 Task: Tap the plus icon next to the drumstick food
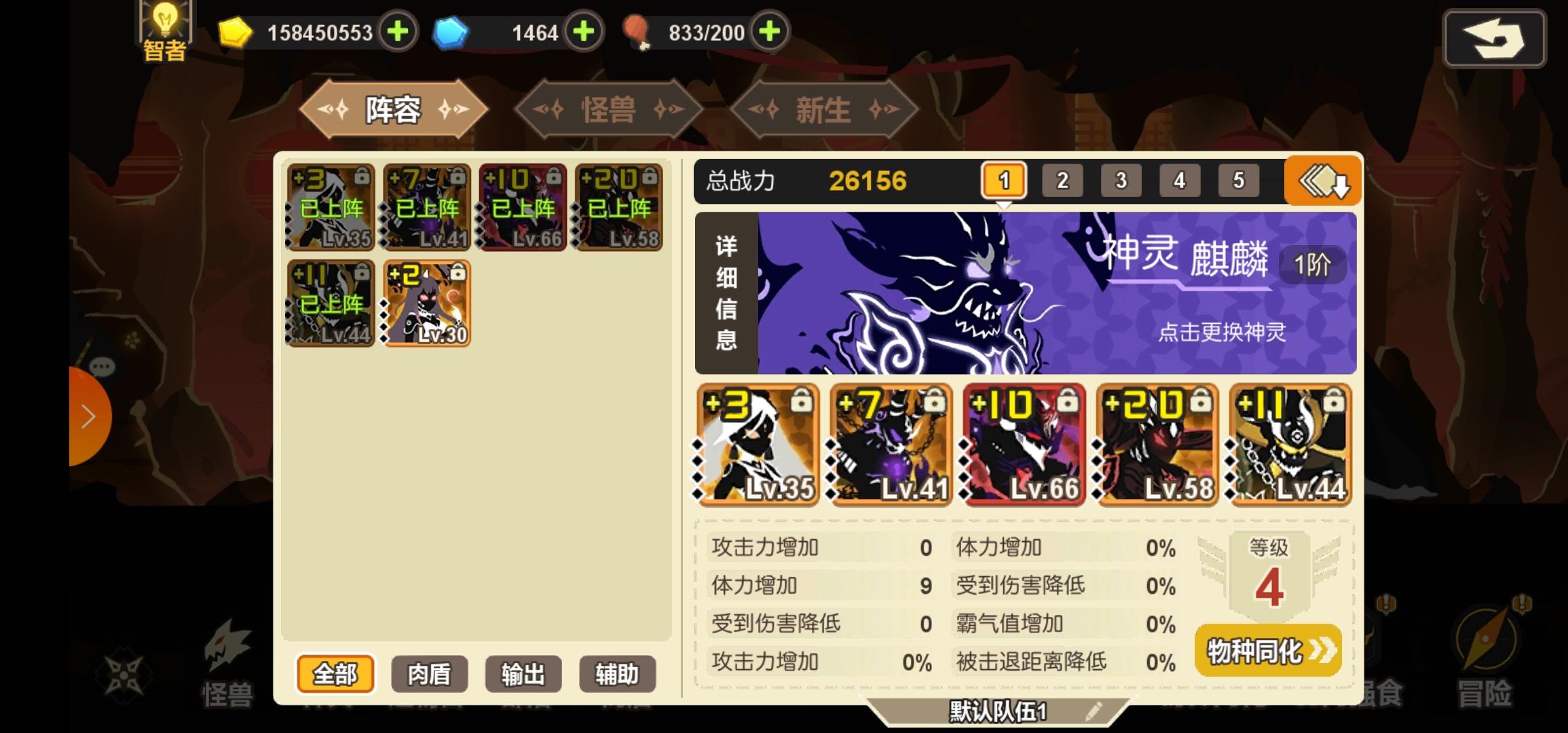point(768,31)
